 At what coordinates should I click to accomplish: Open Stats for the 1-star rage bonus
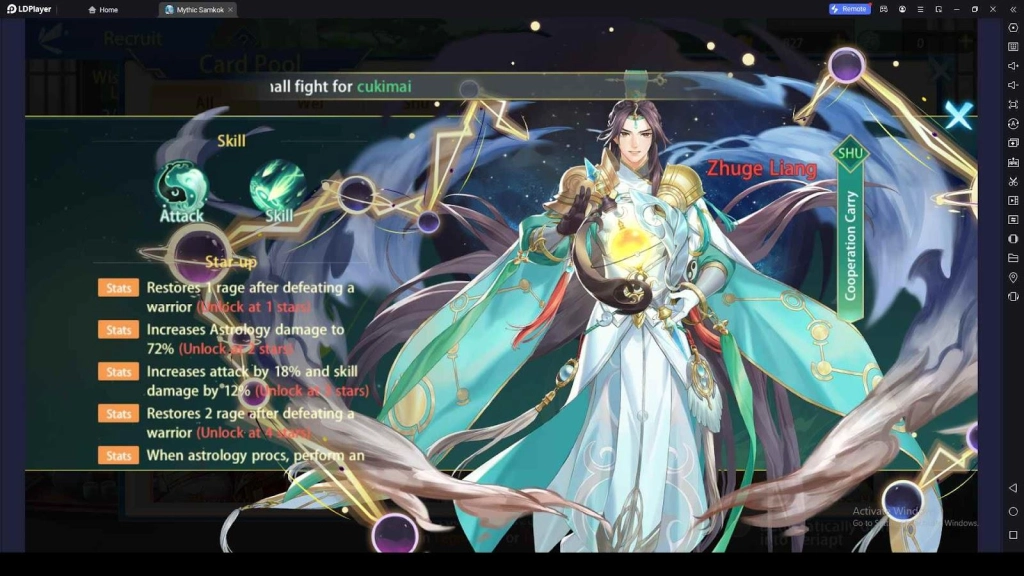click(118, 288)
